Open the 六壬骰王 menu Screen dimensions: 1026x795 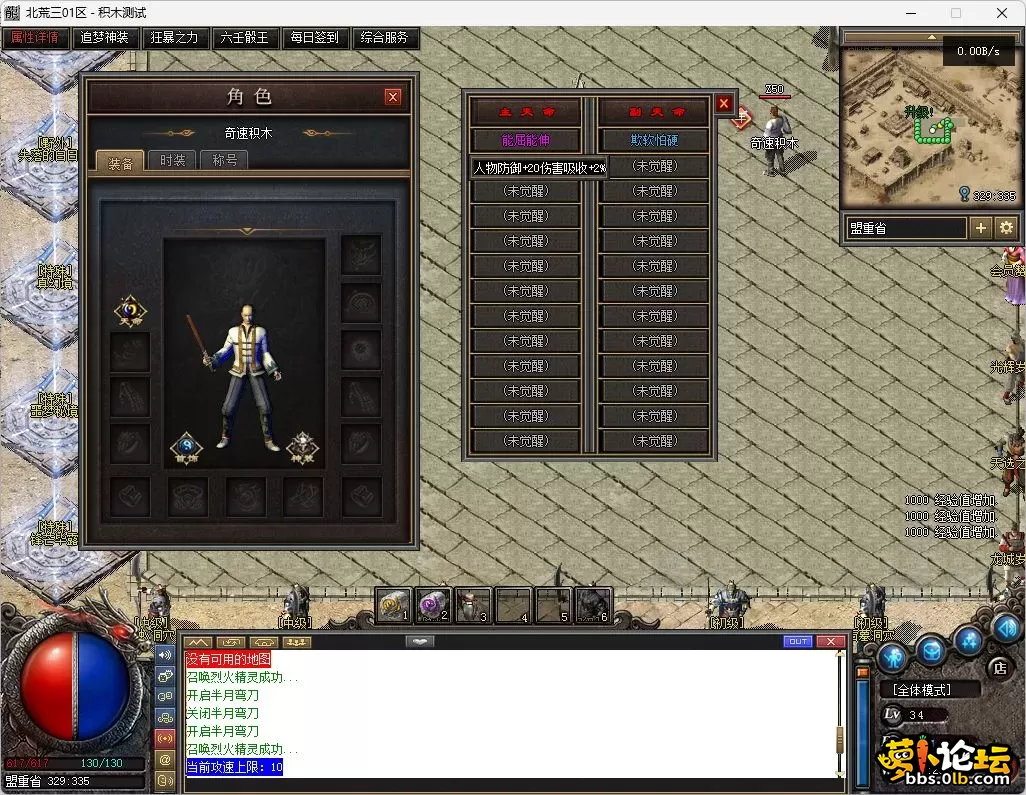pyautogui.click(x=245, y=38)
